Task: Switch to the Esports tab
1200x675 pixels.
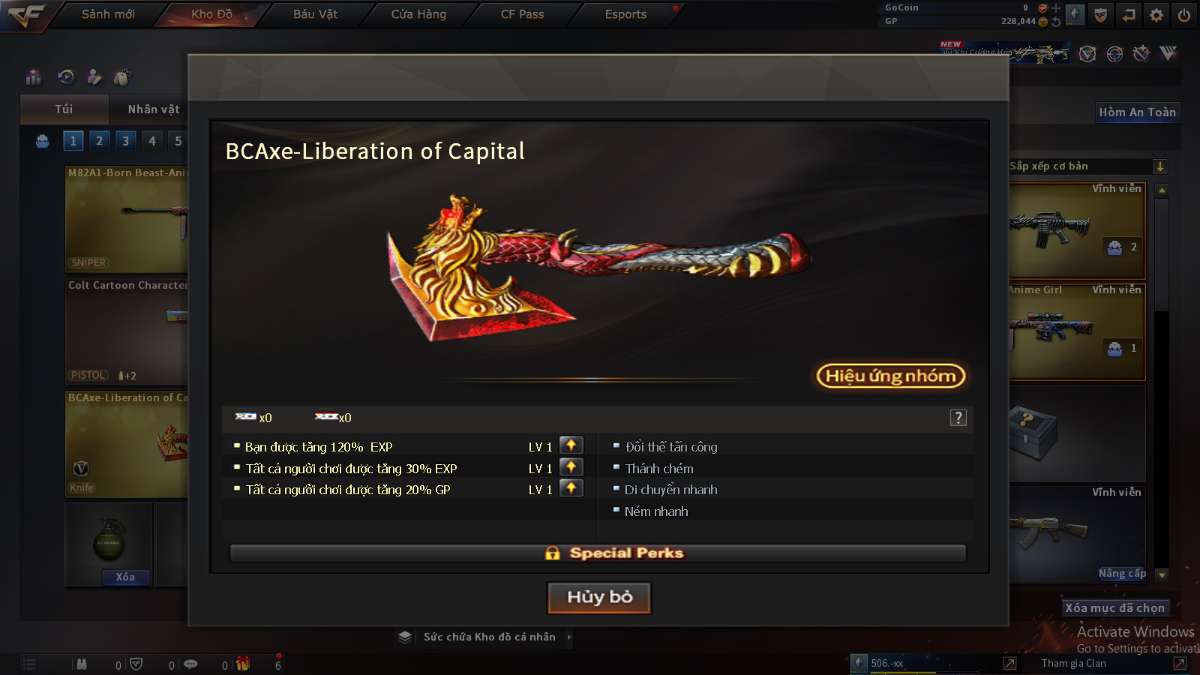Action: (626, 14)
